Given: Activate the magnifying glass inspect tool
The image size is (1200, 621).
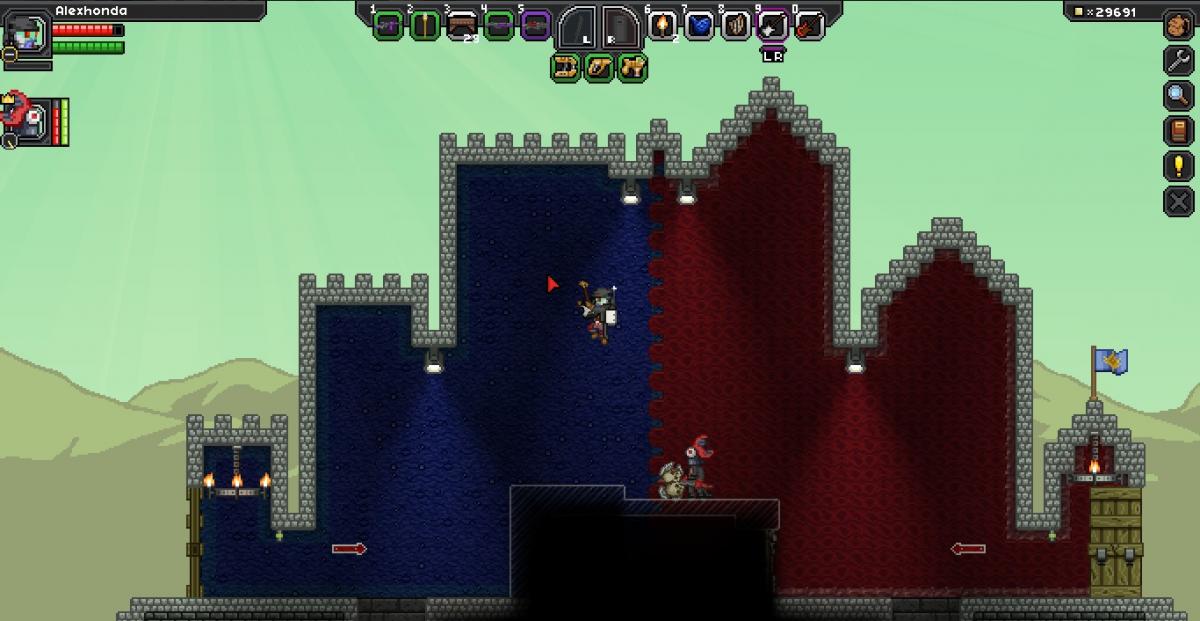Looking at the screenshot, I should tap(1179, 95).
